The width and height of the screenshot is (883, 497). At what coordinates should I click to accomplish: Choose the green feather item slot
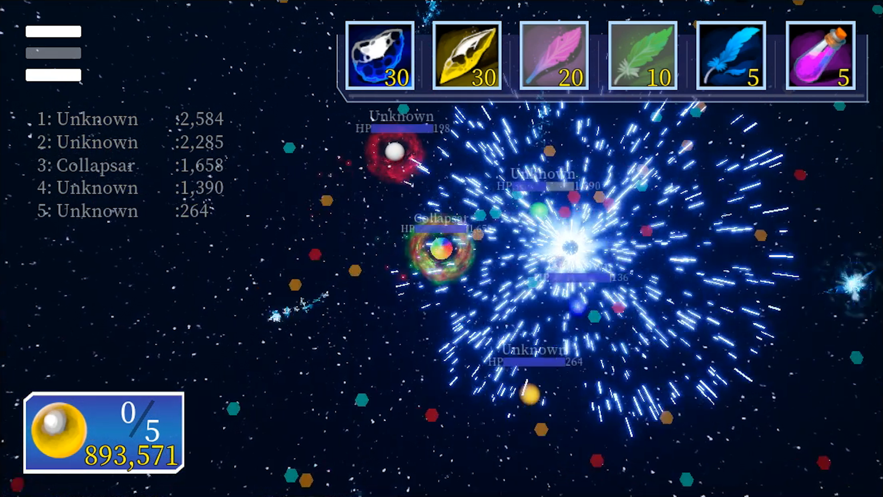pos(643,57)
